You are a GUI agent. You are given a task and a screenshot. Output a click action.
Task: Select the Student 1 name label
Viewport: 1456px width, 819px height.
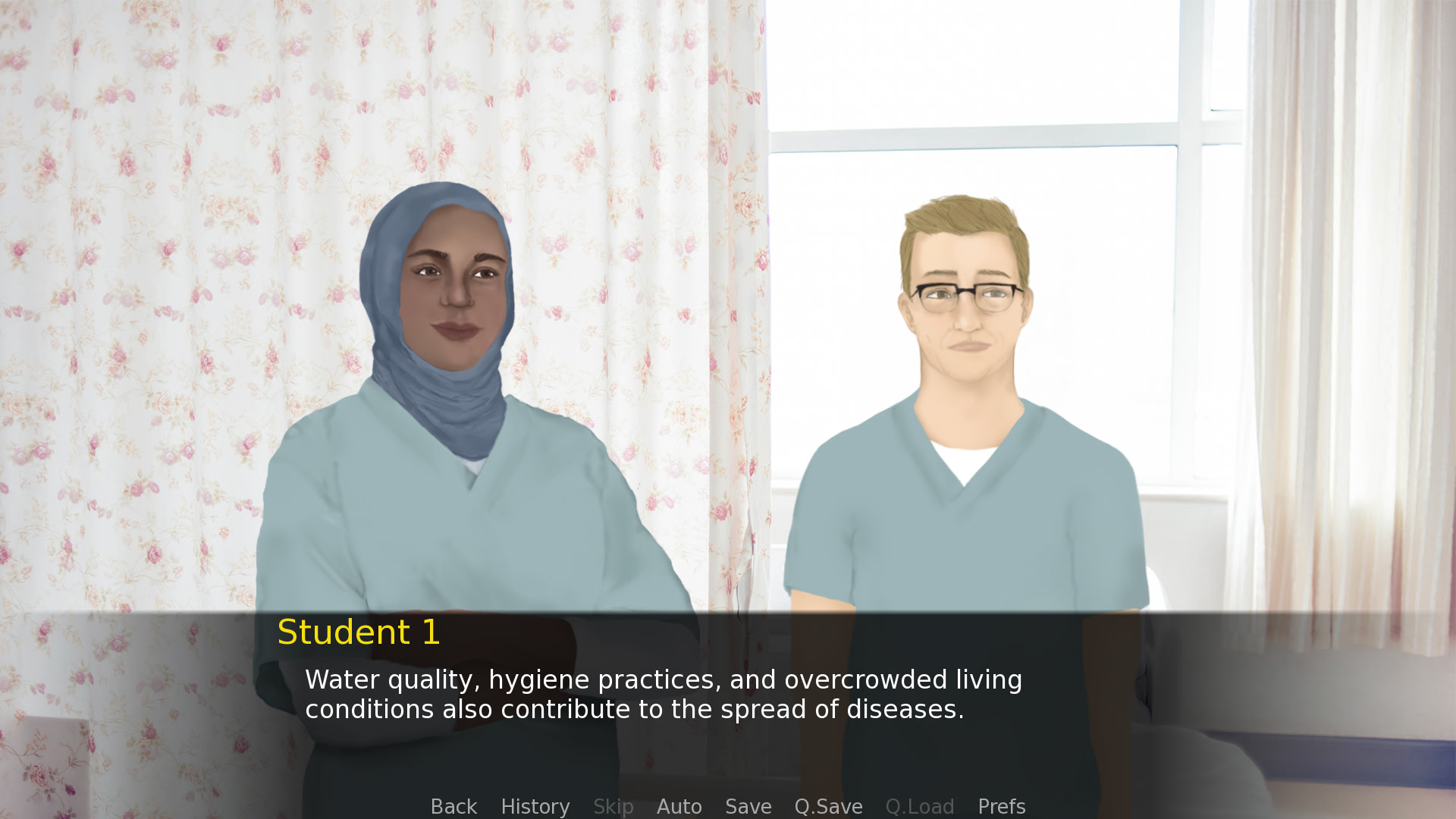(x=359, y=632)
